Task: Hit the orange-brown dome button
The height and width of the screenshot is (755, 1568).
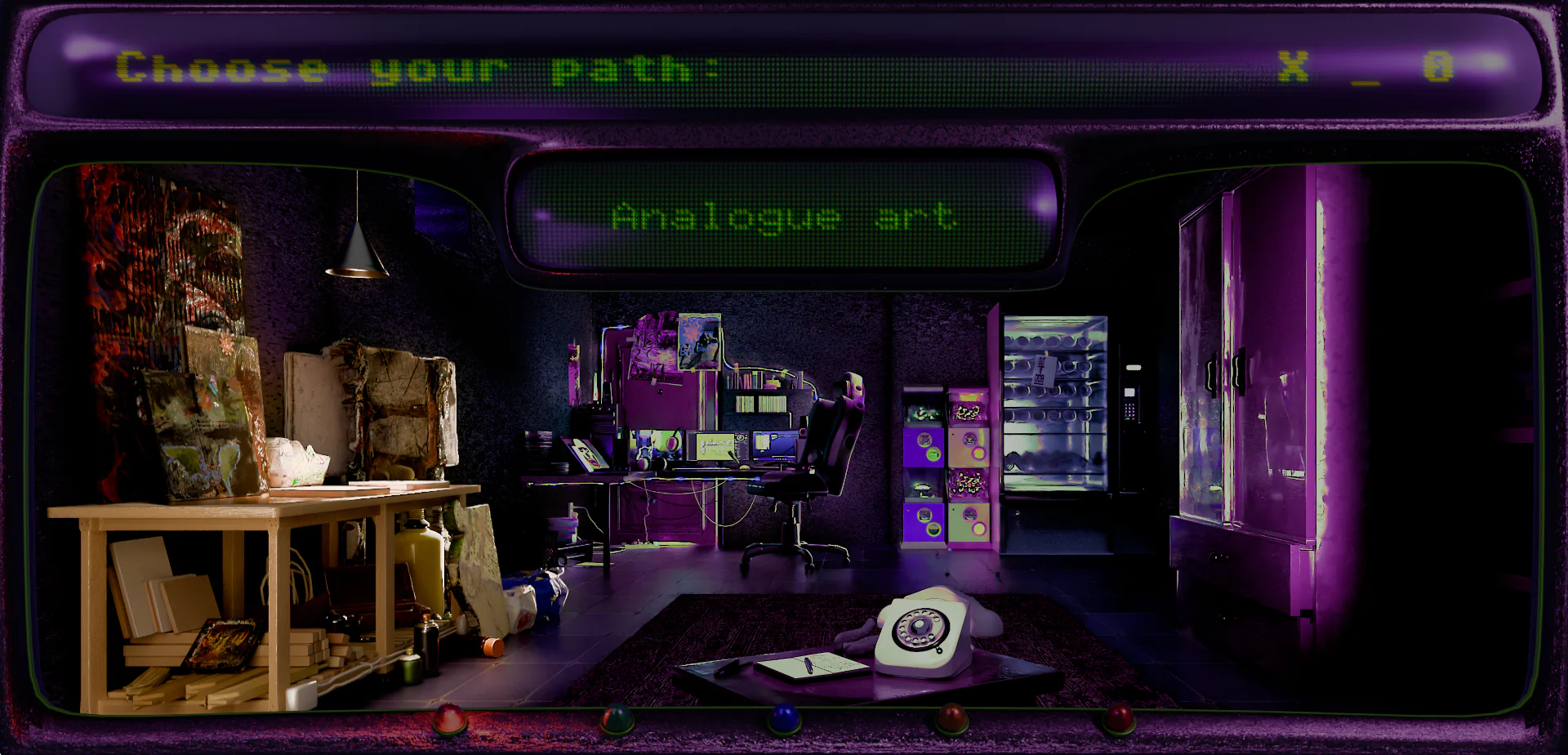Action: point(951,719)
